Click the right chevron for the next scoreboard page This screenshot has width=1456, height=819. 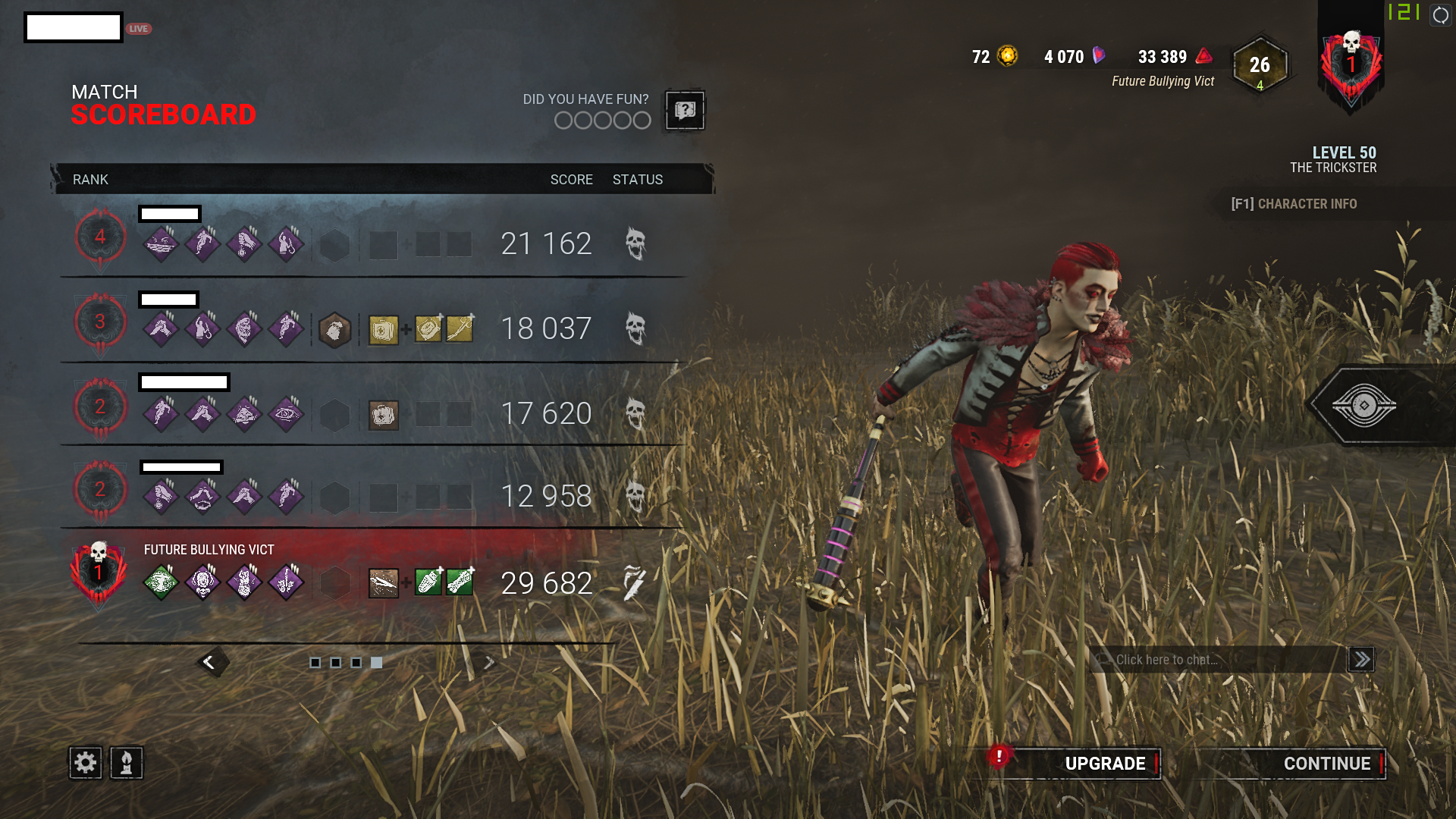tap(489, 661)
